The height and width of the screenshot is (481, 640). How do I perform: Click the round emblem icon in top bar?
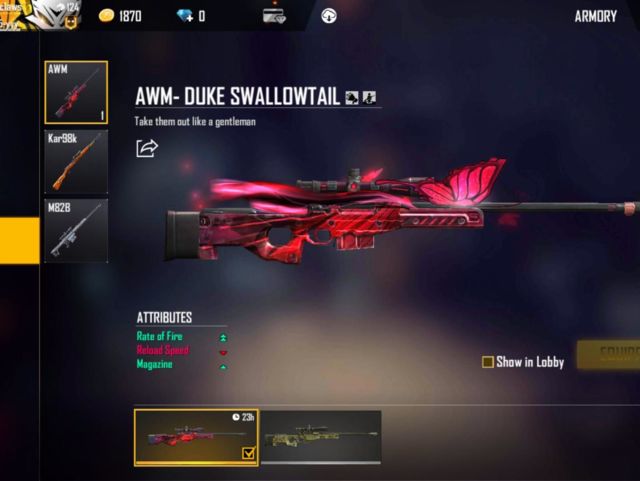(329, 16)
